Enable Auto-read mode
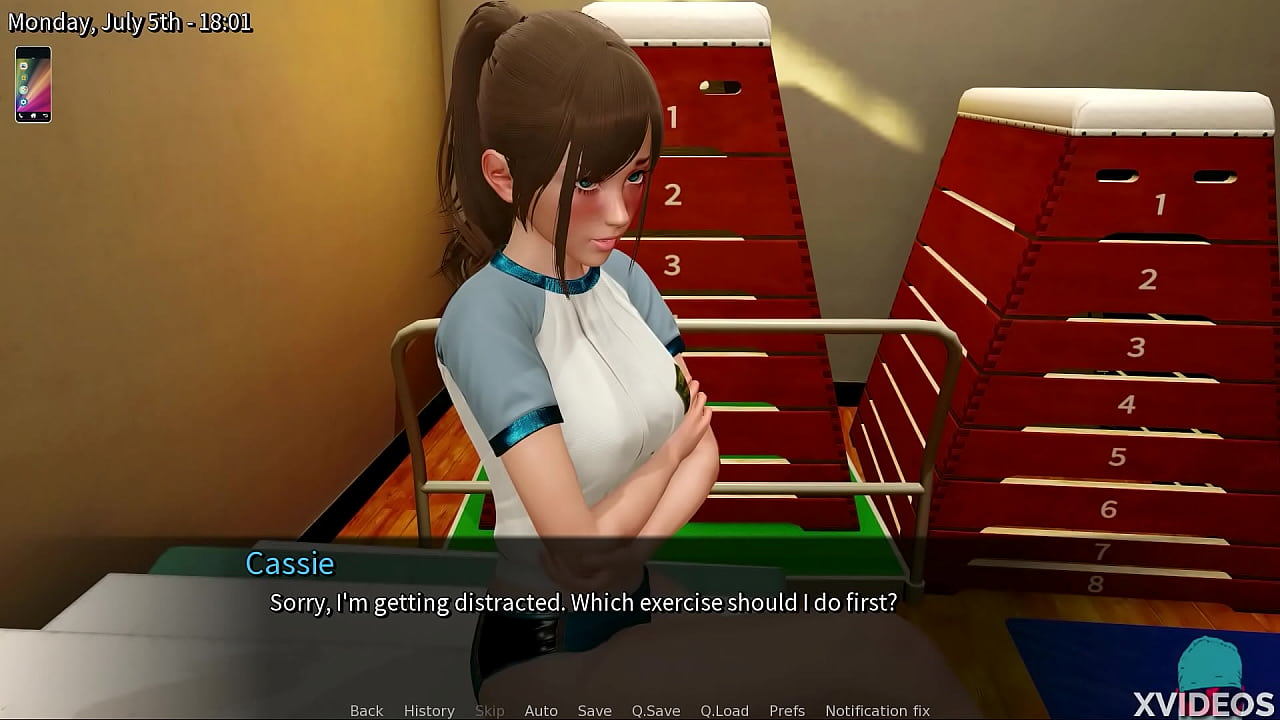The width and height of the screenshot is (1280, 720). (x=541, y=710)
